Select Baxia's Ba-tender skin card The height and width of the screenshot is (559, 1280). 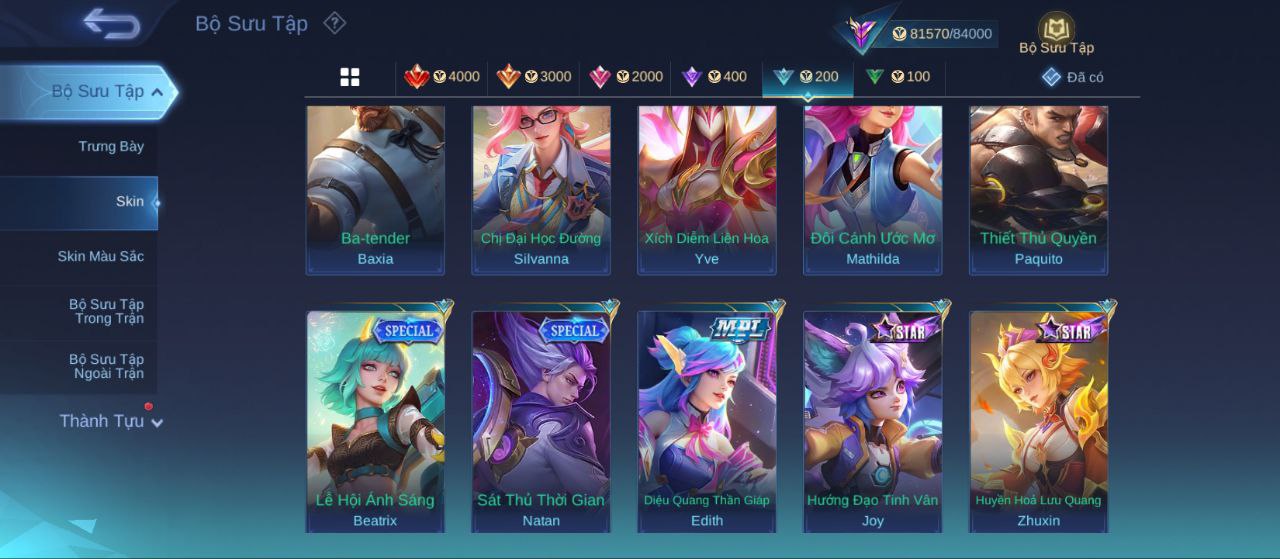pyautogui.click(x=375, y=190)
